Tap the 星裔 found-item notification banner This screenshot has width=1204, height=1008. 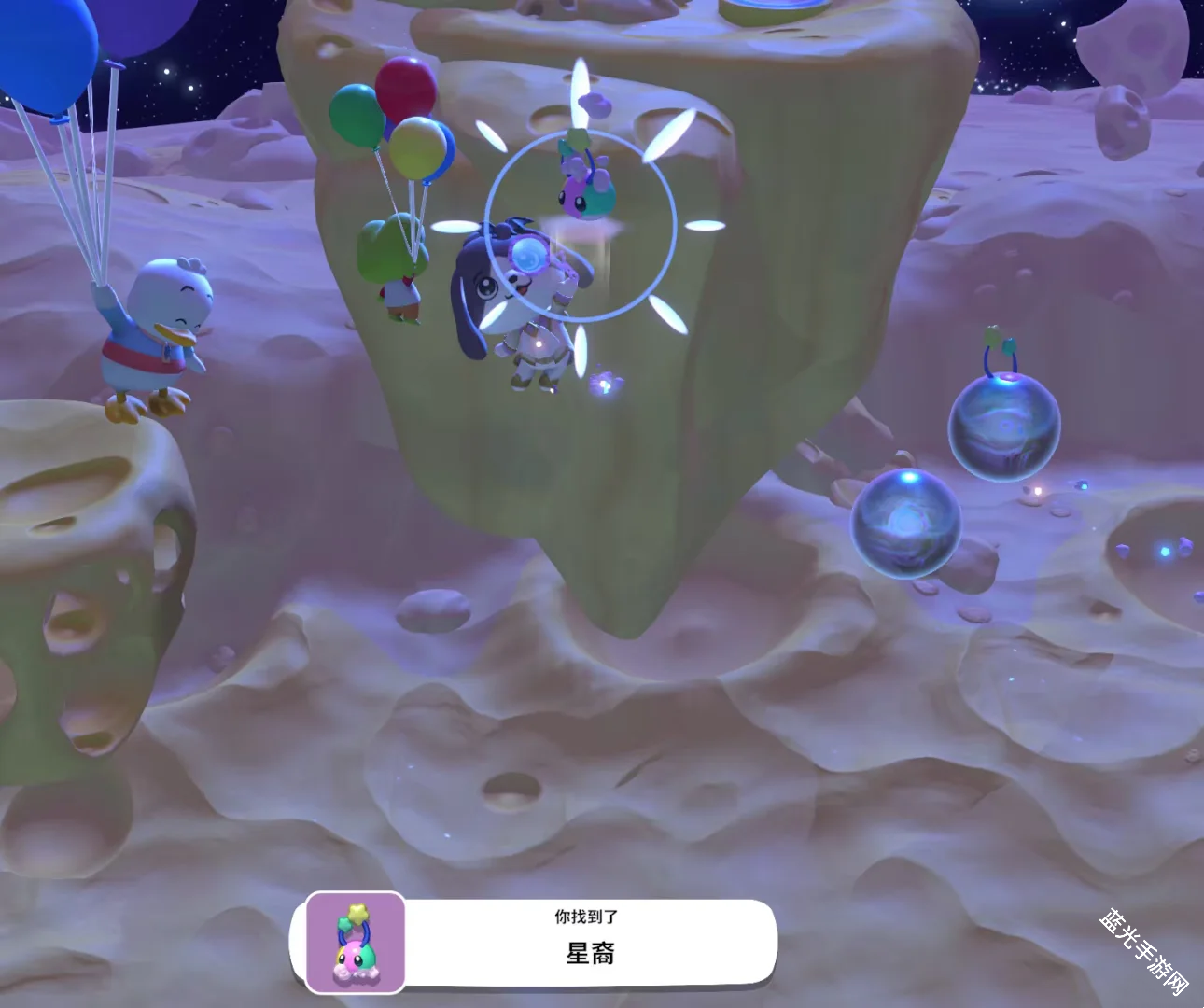click(590, 943)
